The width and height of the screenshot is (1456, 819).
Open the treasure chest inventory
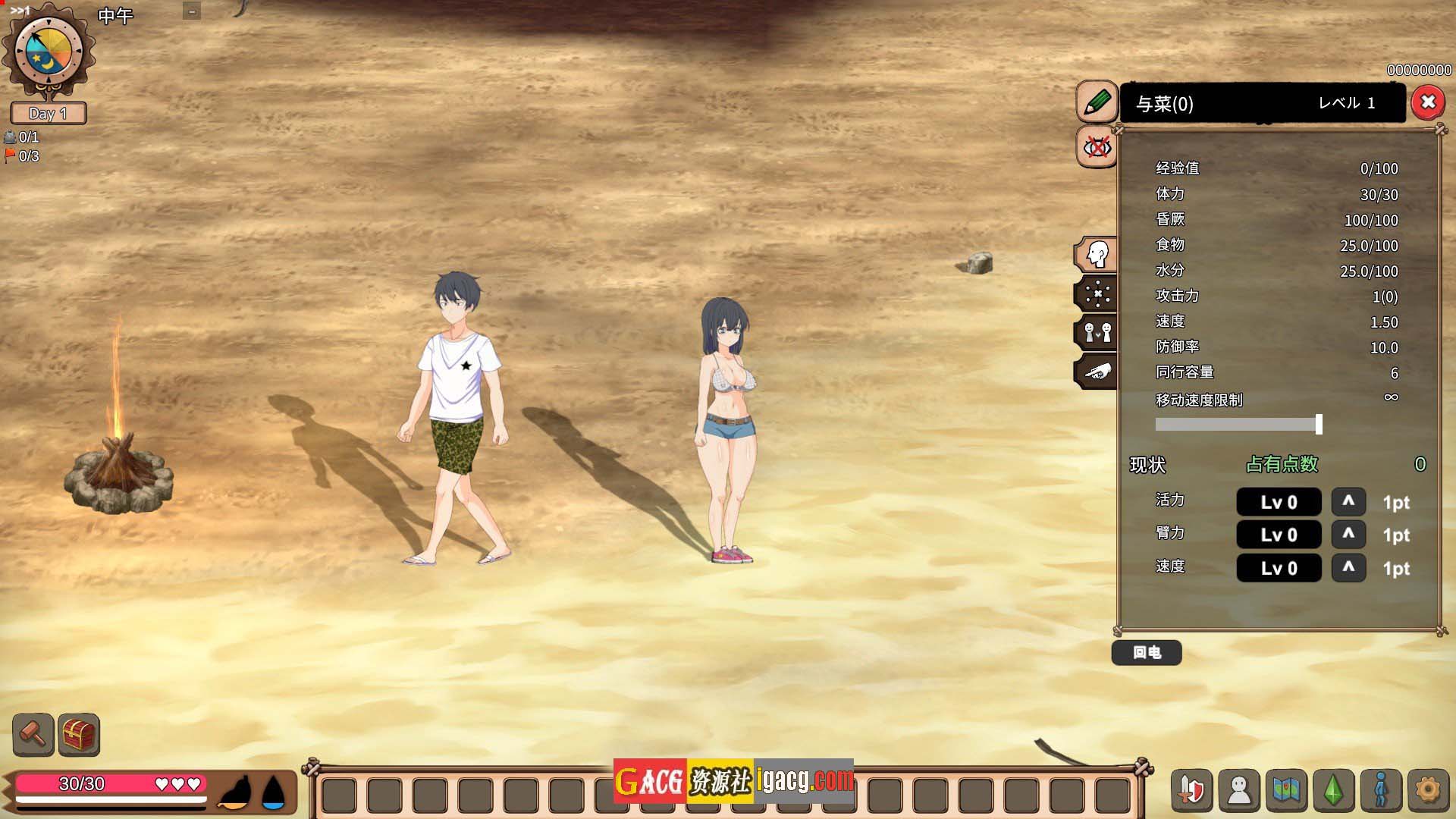point(79,734)
